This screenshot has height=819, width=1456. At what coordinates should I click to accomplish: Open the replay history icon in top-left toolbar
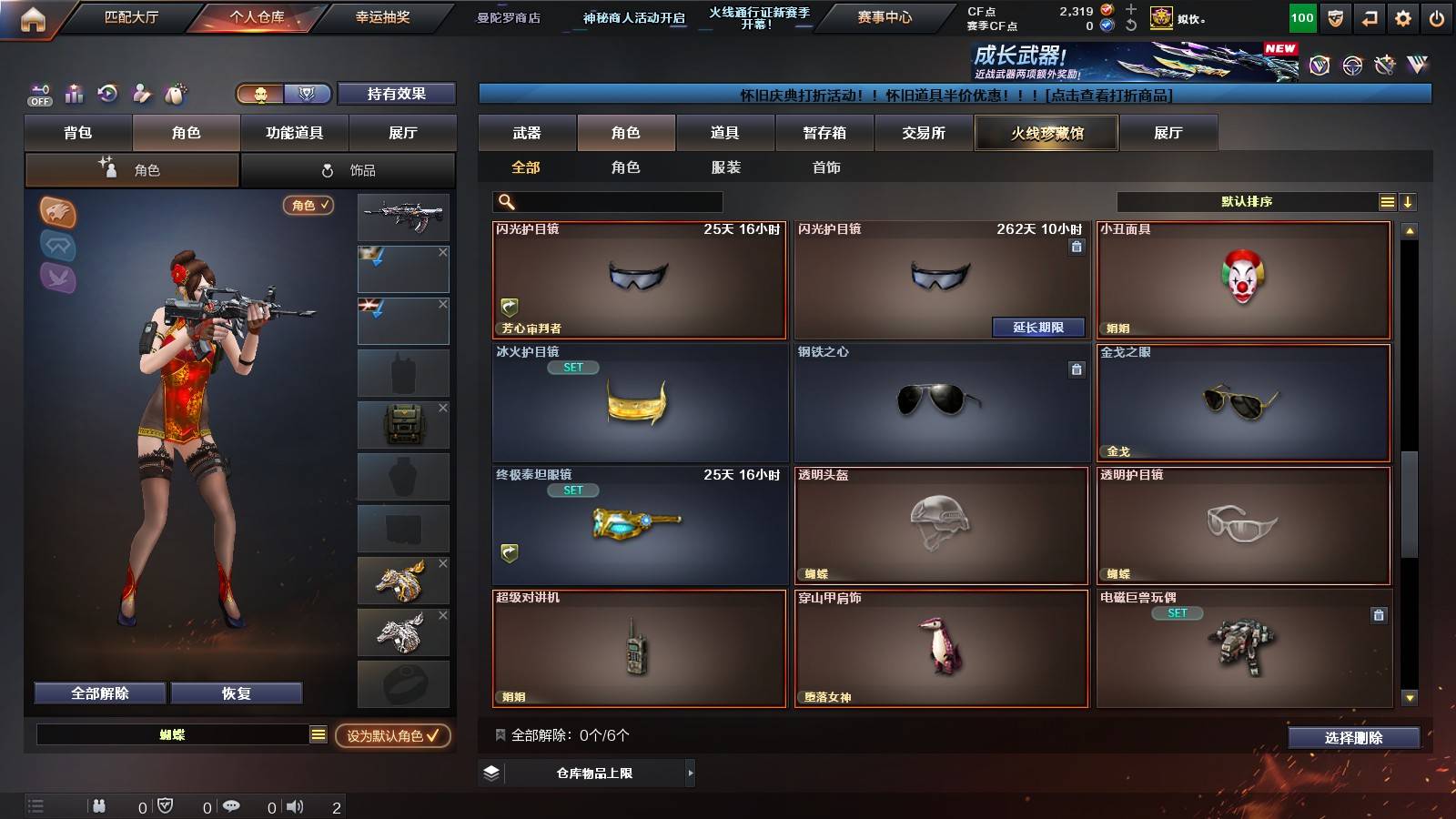pyautogui.click(x=107, y=94)
